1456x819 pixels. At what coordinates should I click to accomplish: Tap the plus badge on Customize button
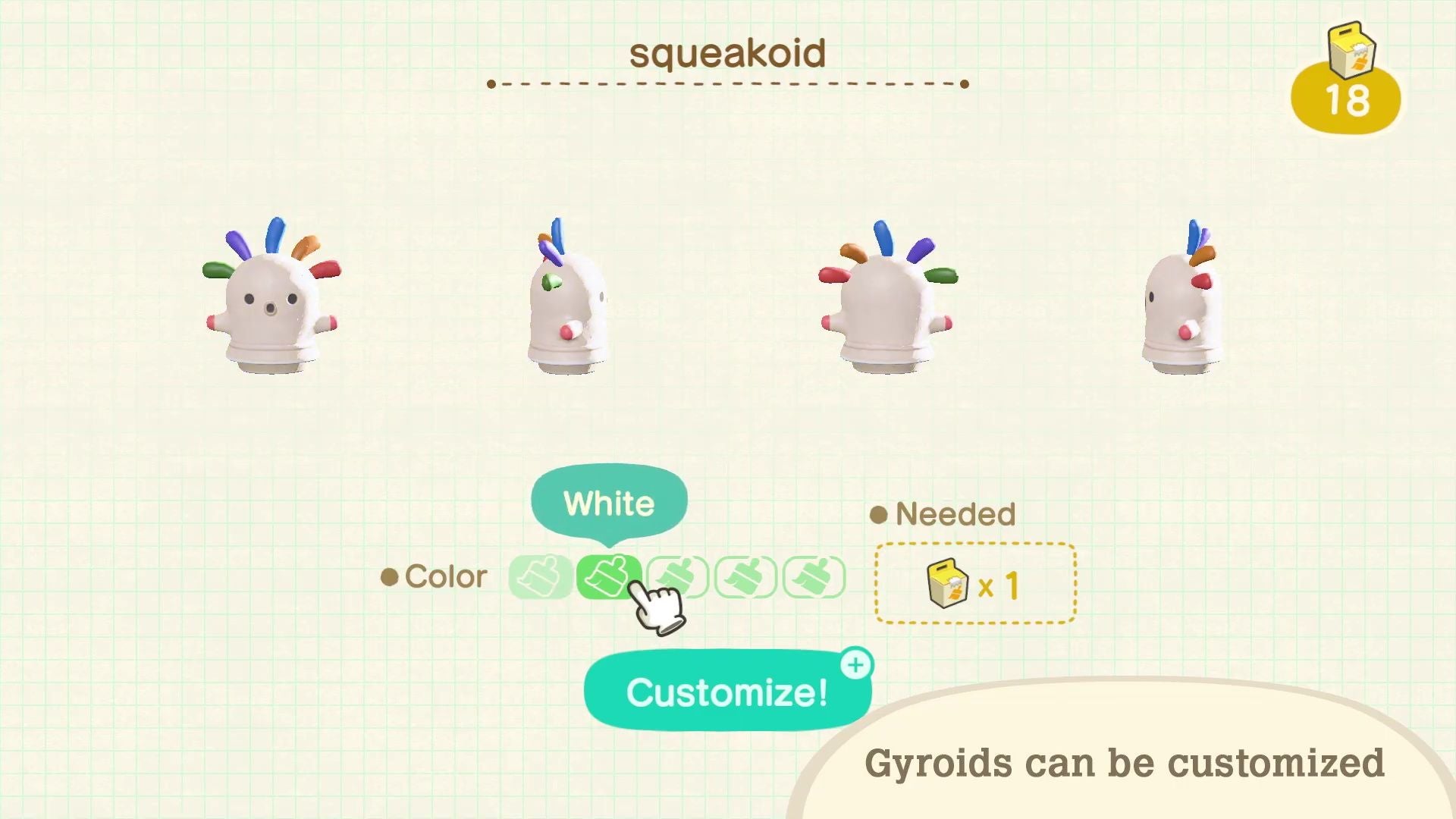pos(855,666)
